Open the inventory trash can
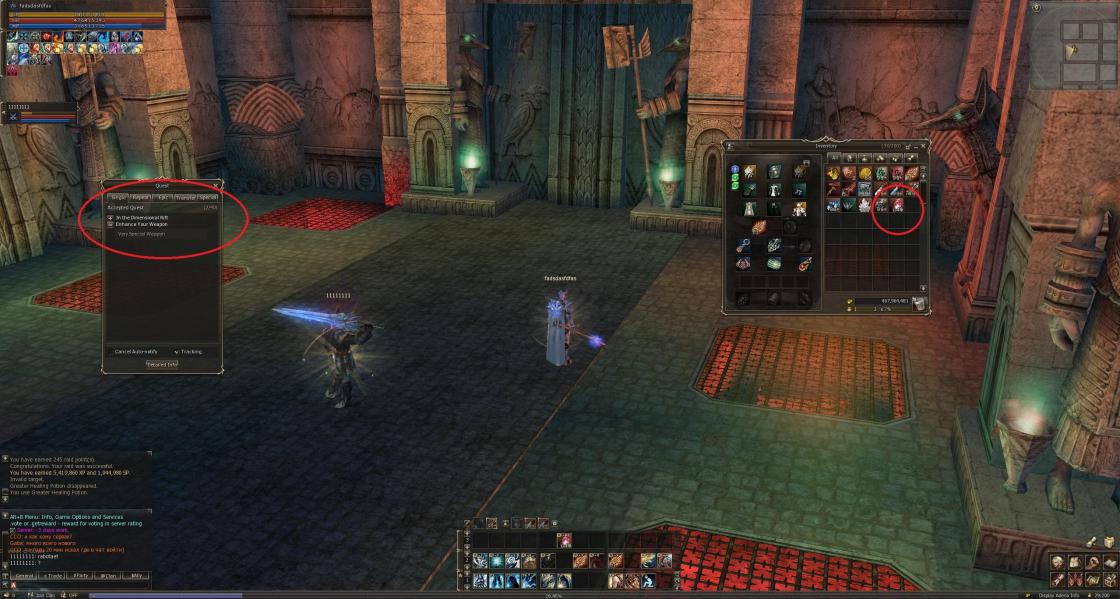The image size is (1120, 599). 918,303
